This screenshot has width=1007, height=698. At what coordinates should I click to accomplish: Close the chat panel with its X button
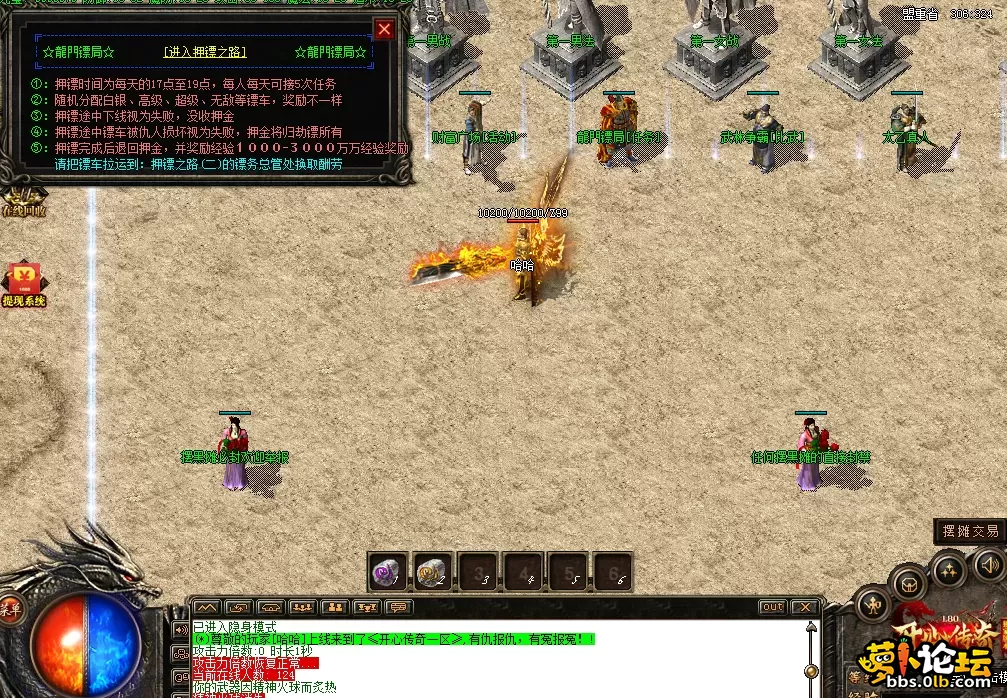804,607
